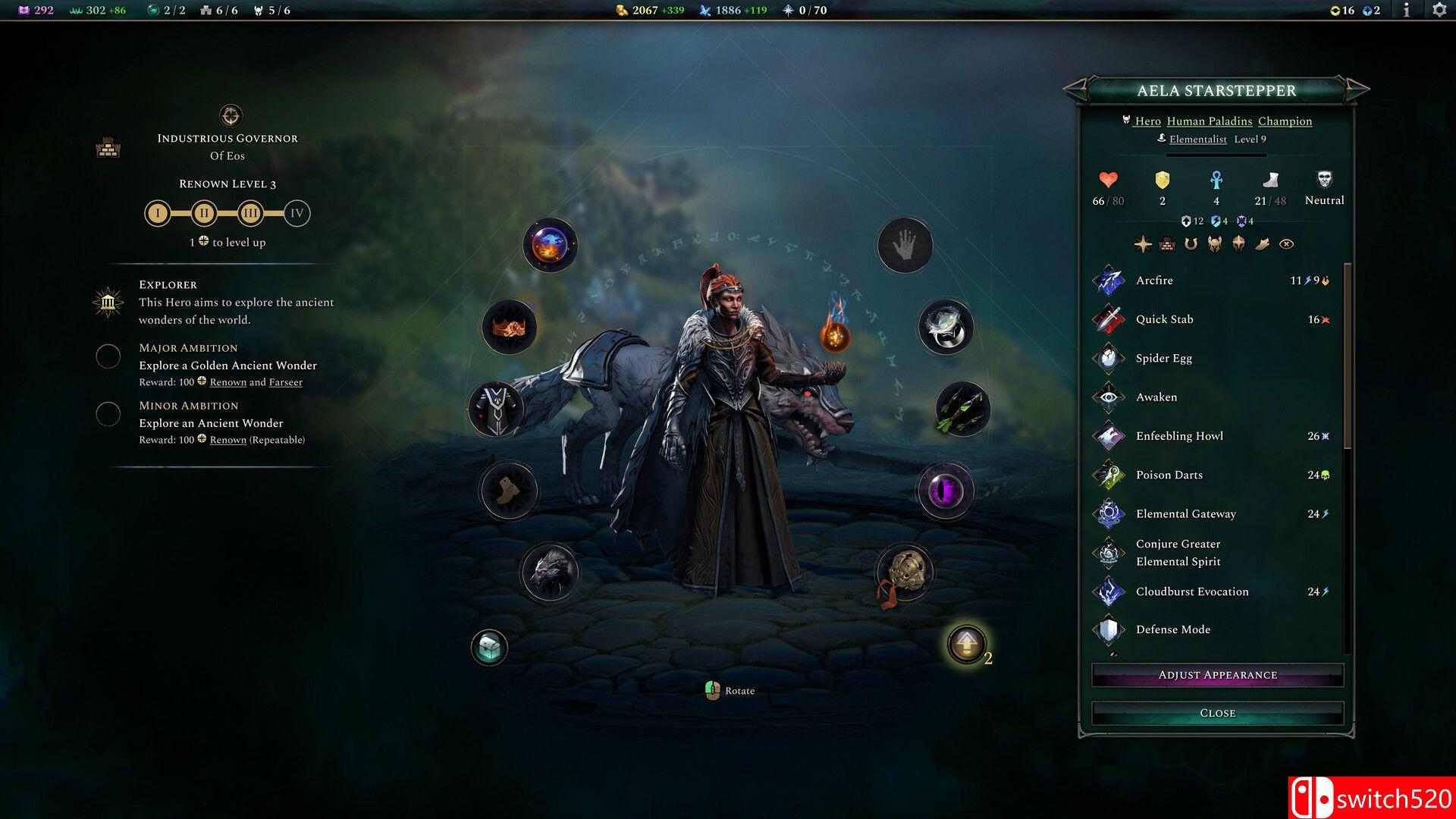Select the Elemental Gateway ability
1456x819 pixels.
1108,513
